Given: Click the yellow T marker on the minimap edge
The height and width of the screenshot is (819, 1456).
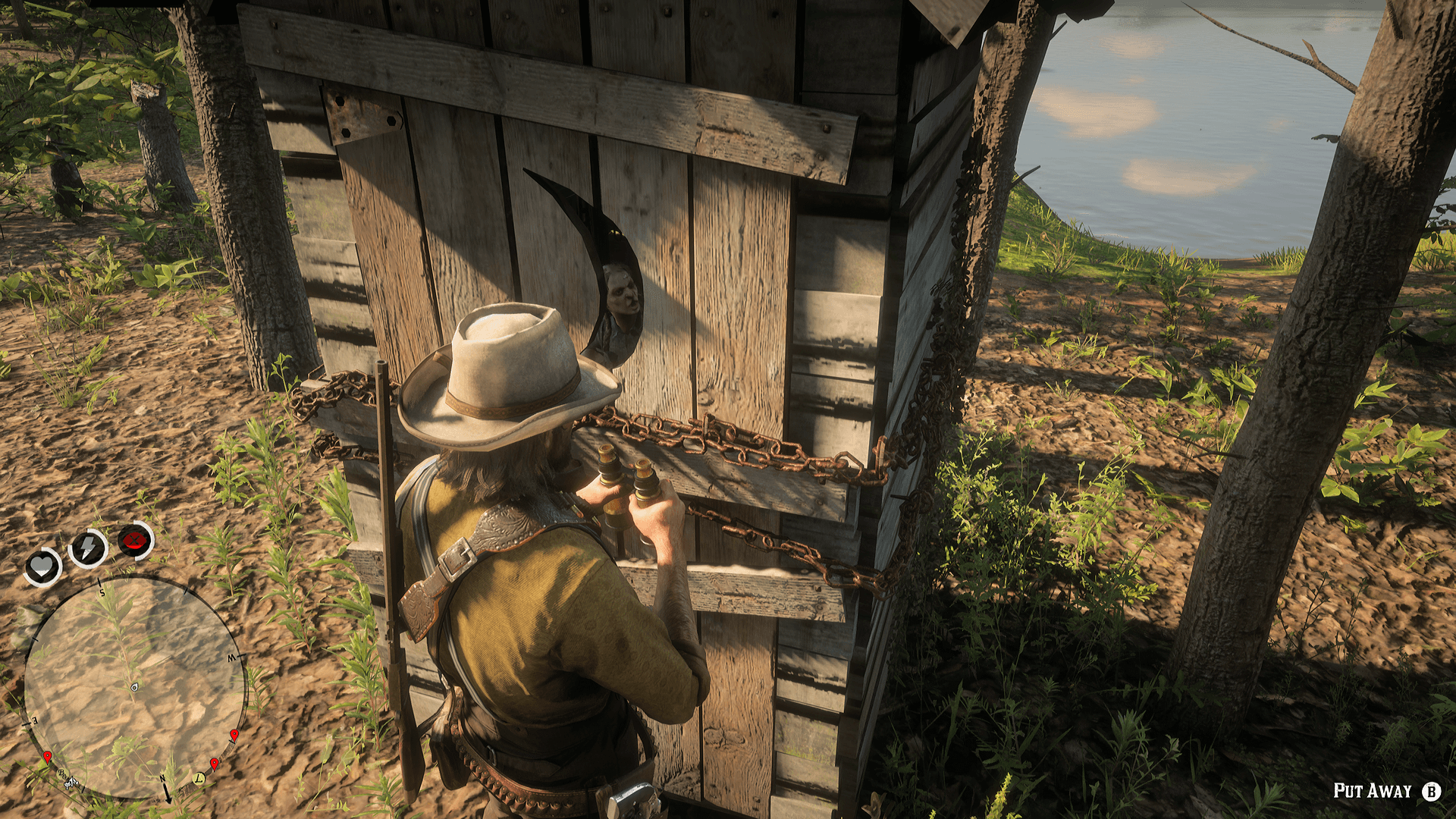Looking at the screenshot, I should pyautogui.click(x=199, y=779).
